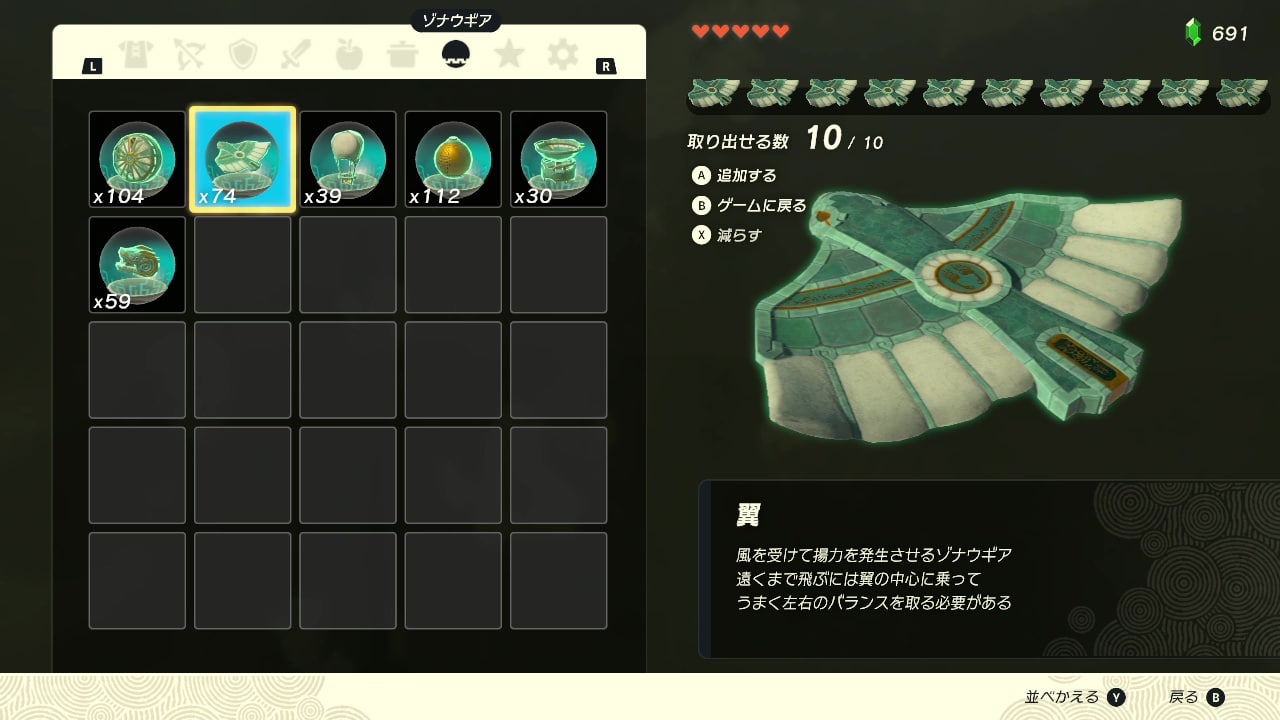The width and height of the screenshot is (1280, 720).
Task: Open the sword weapons tab
Action: 296,54
